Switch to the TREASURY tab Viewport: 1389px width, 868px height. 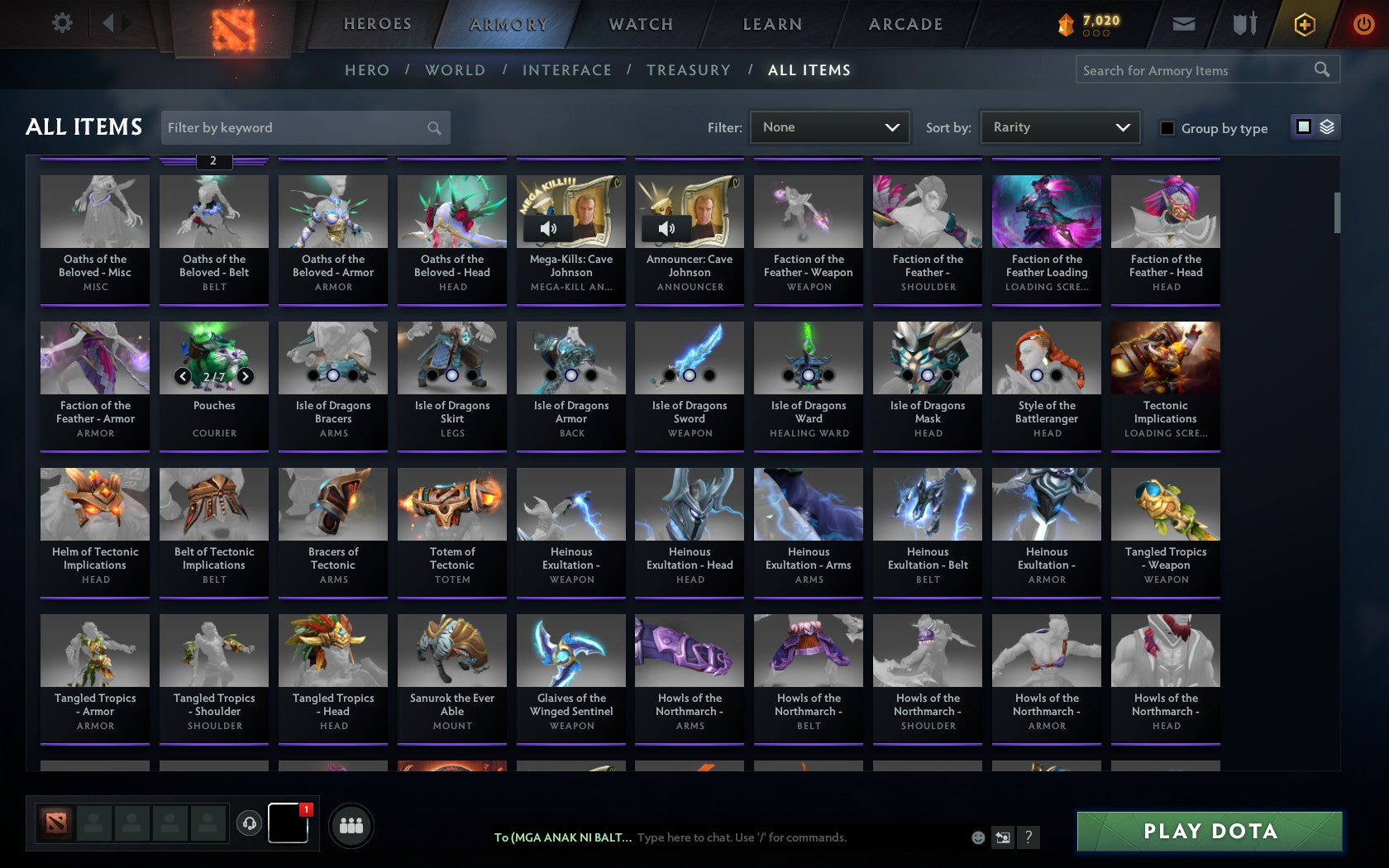point(688,70)
